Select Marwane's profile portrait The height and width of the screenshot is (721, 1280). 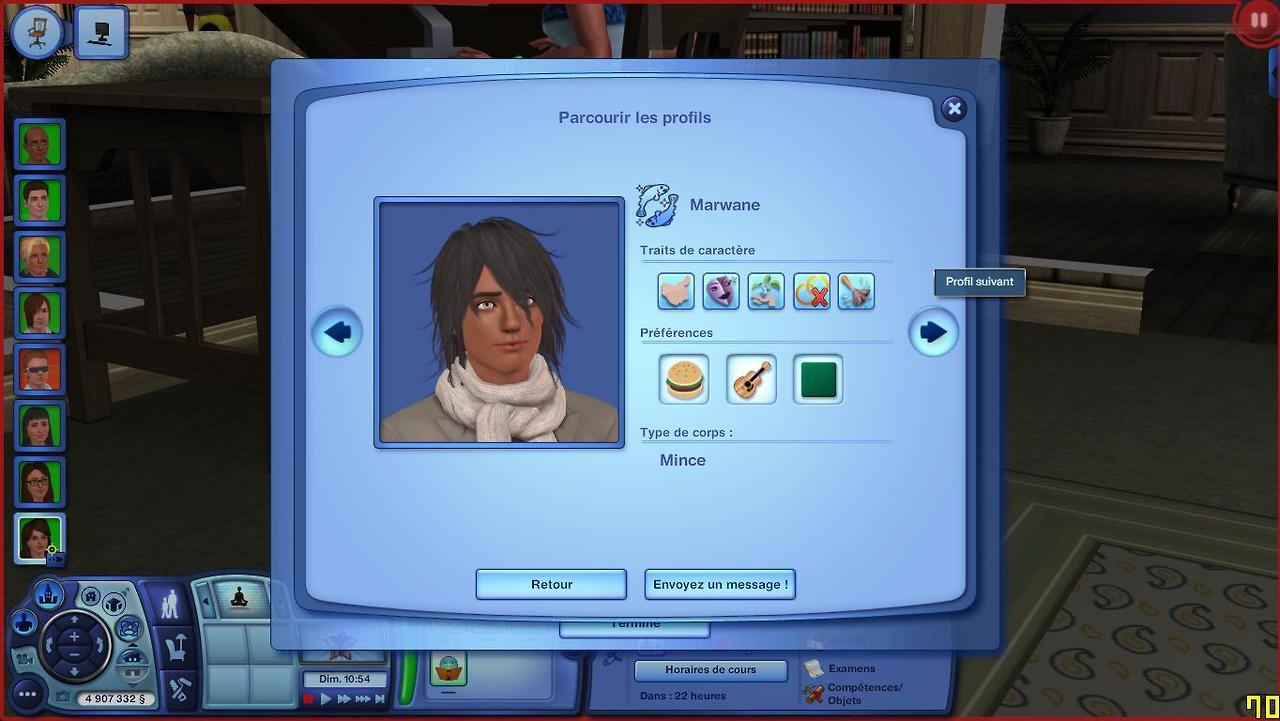(x=499, y=322)
